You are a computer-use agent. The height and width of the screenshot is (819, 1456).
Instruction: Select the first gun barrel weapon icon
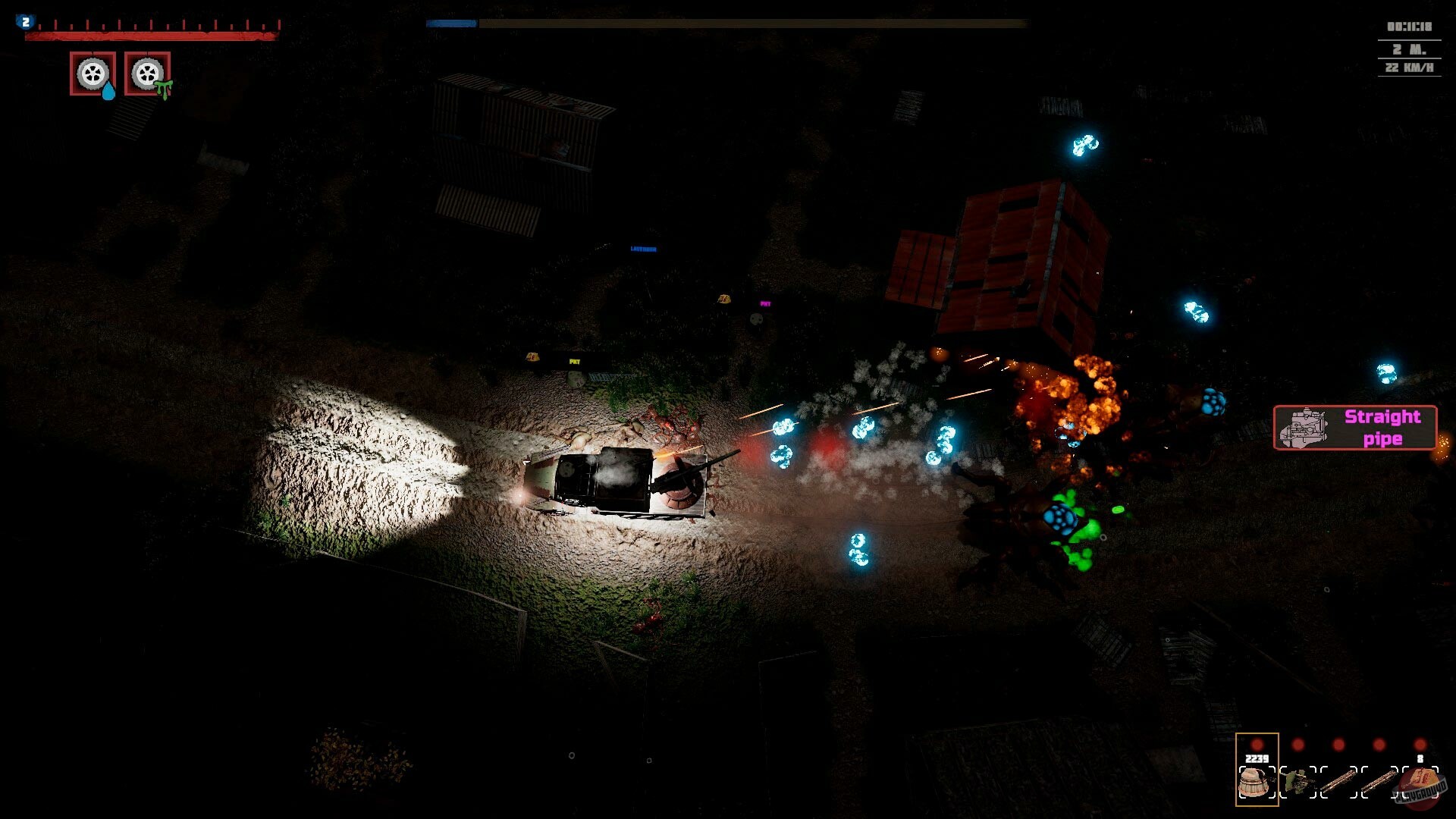[1339, 780]
